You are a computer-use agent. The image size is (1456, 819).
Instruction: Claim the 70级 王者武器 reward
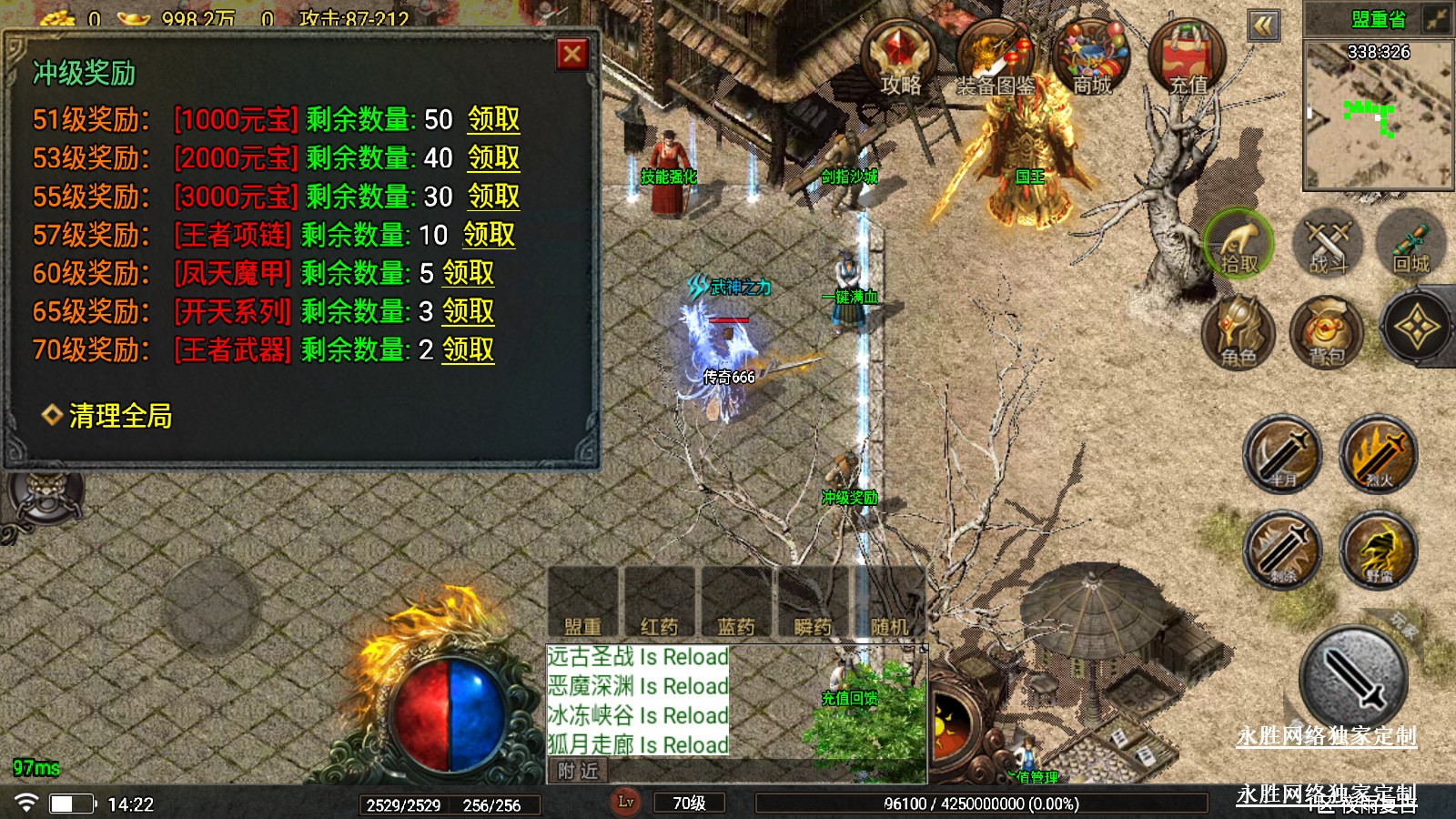point(468,349)
